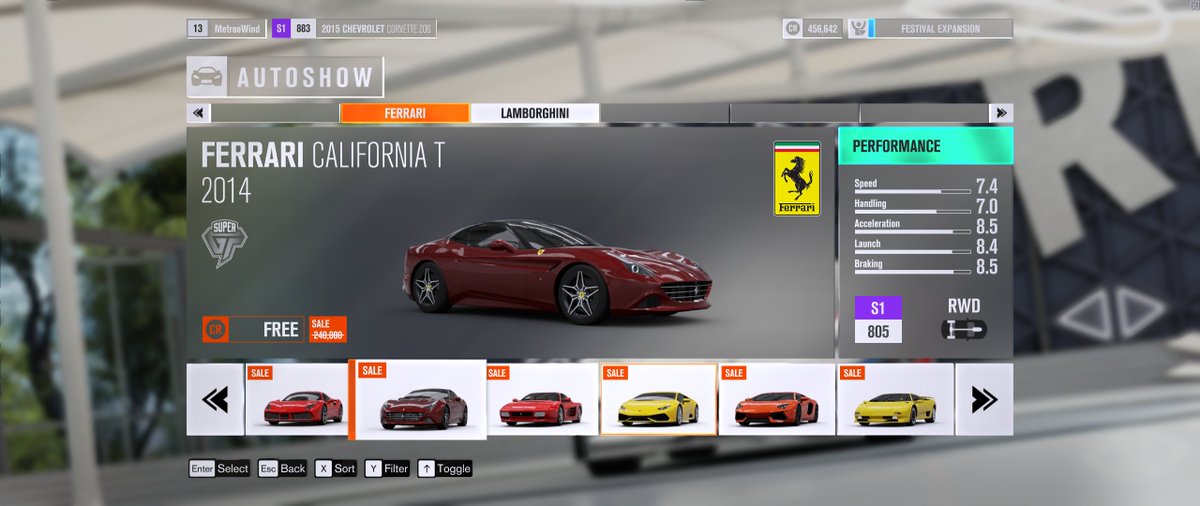Pick the boxy red classic Ferrari thumbnail
Image resolution: width=1200 pixels, height=506 pixels.
click(x=541, y=400)
